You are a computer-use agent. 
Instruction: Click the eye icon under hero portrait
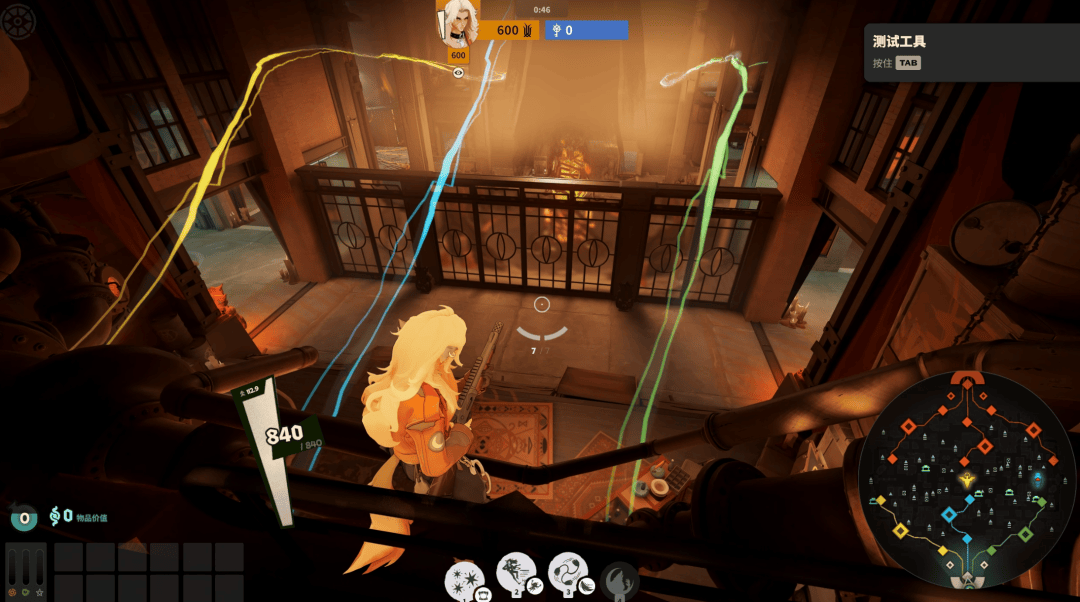click(459, 72)
